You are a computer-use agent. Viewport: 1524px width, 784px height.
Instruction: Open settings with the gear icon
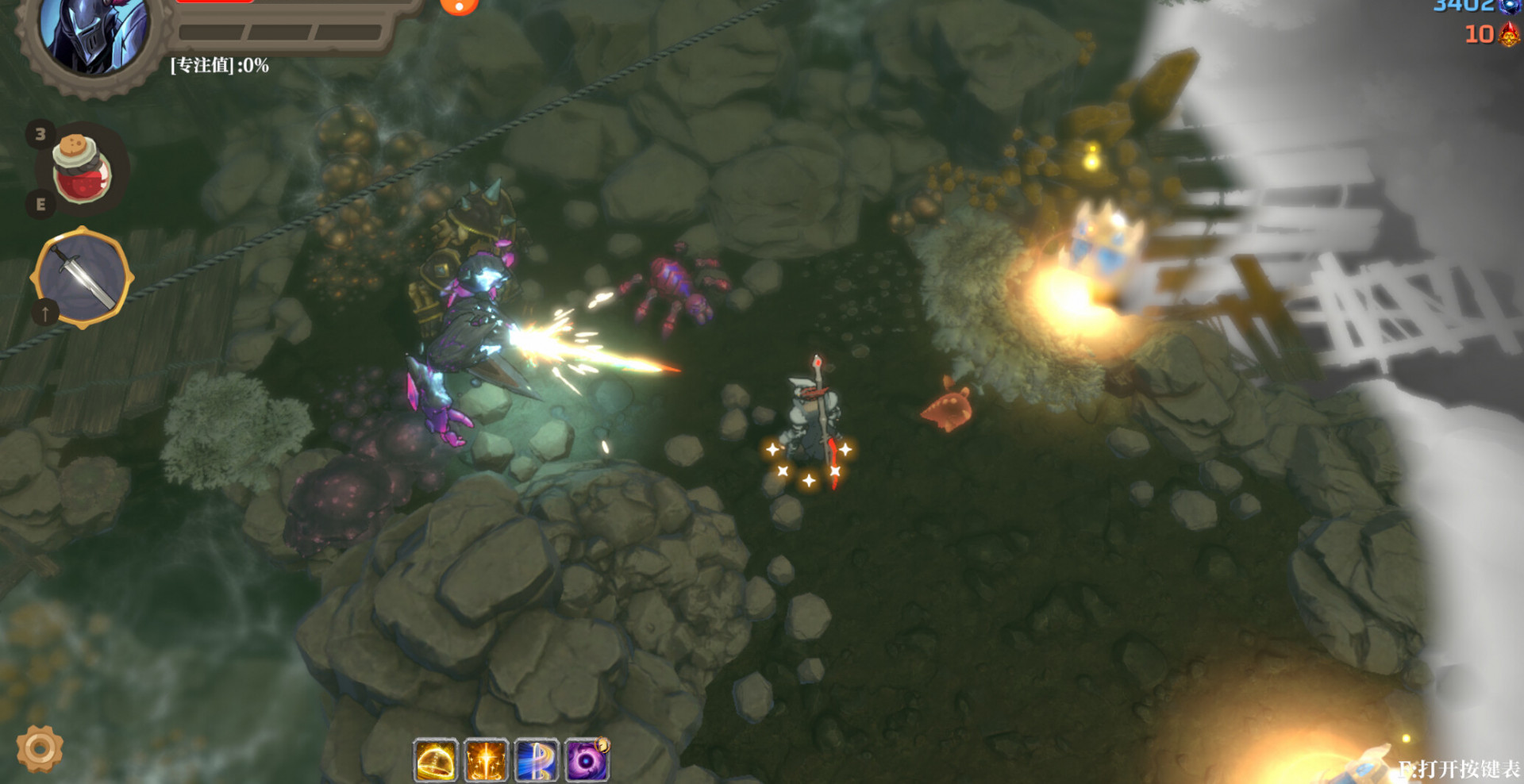click(x=40, y=747)
